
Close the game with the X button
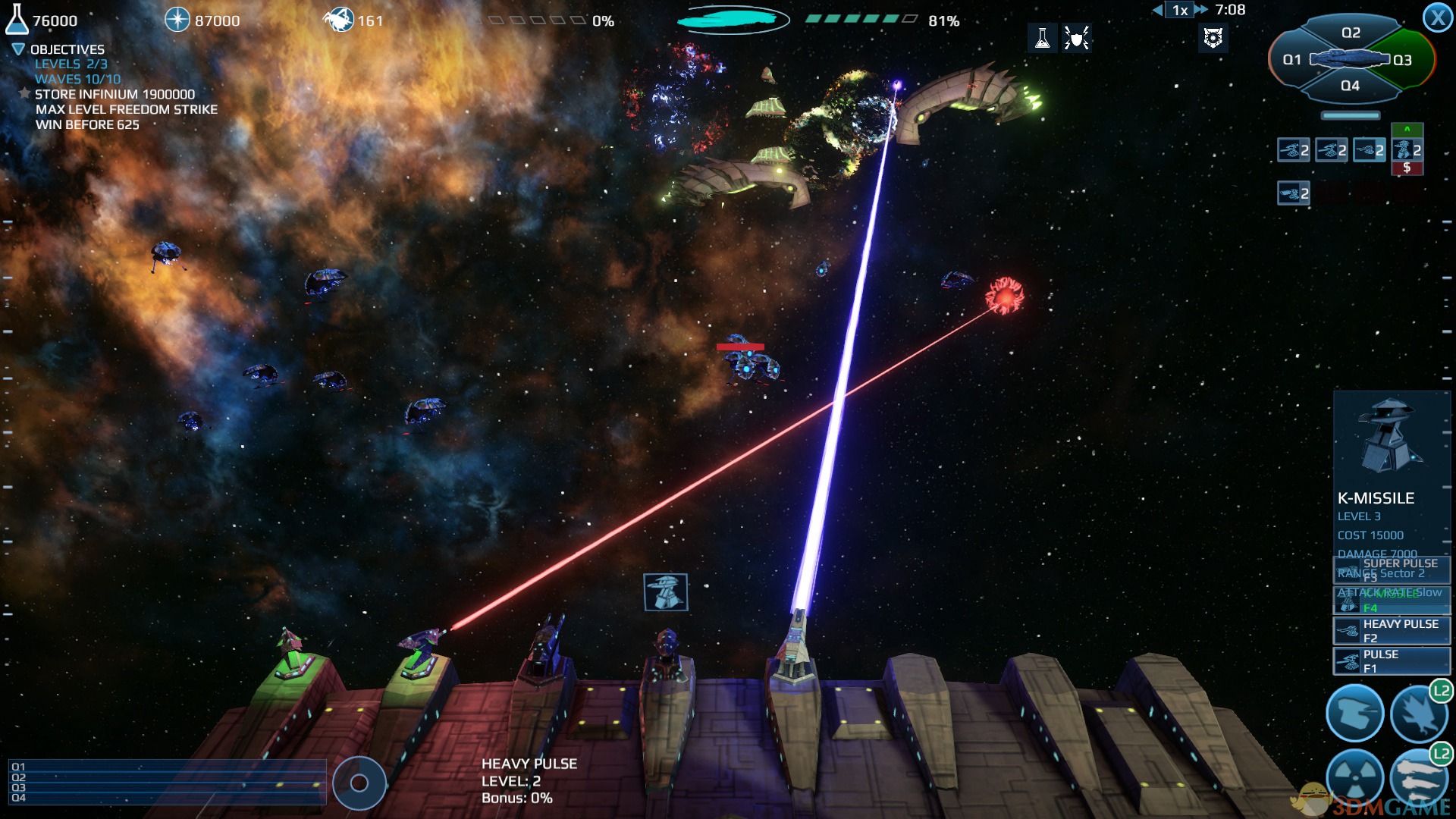pyautogui.click(x=1437, y=17)
